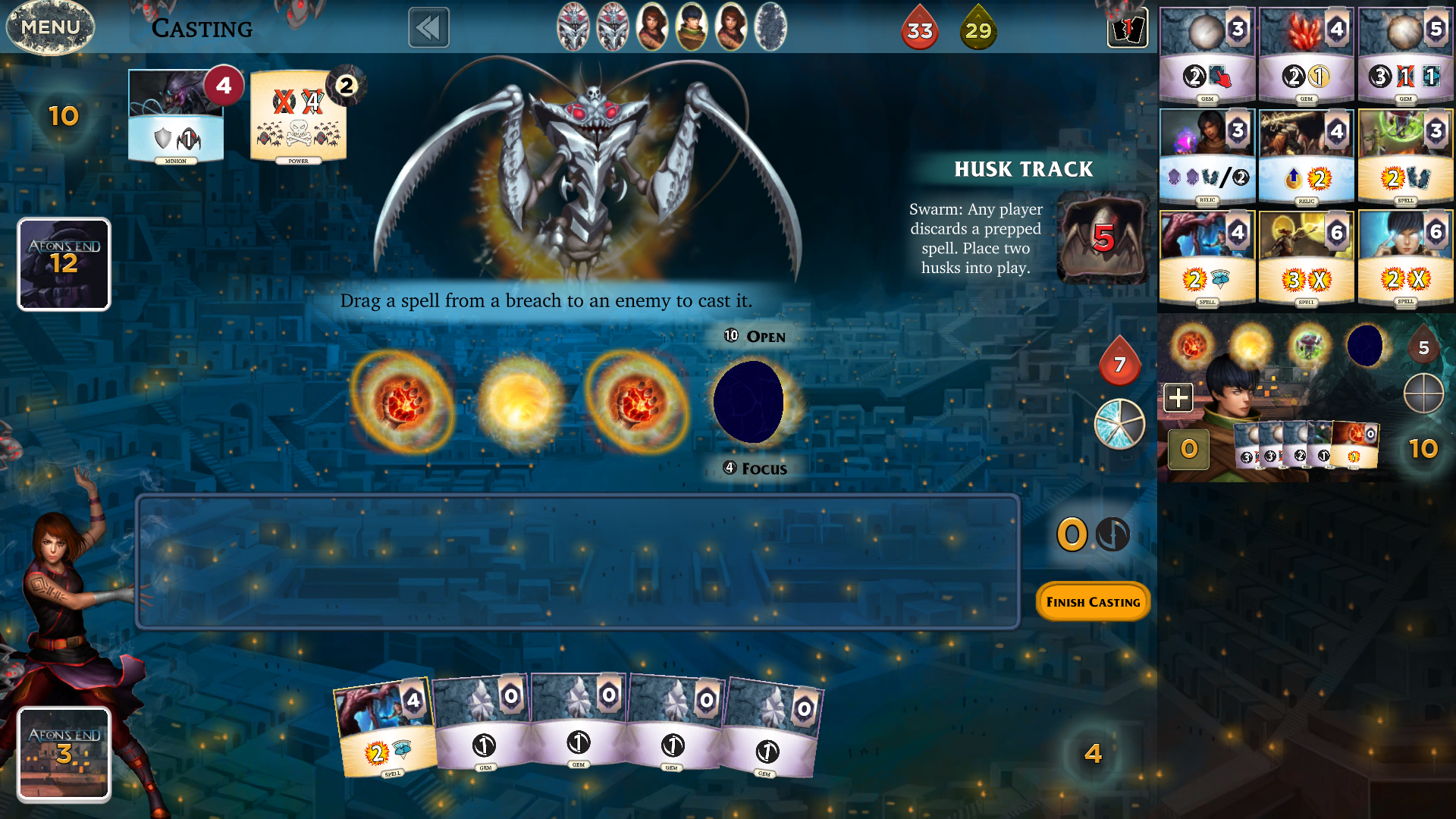Select the red crystal gem in the supply
The image size is (1456, 819).
pyautogui.click(x=1306, y=55)
